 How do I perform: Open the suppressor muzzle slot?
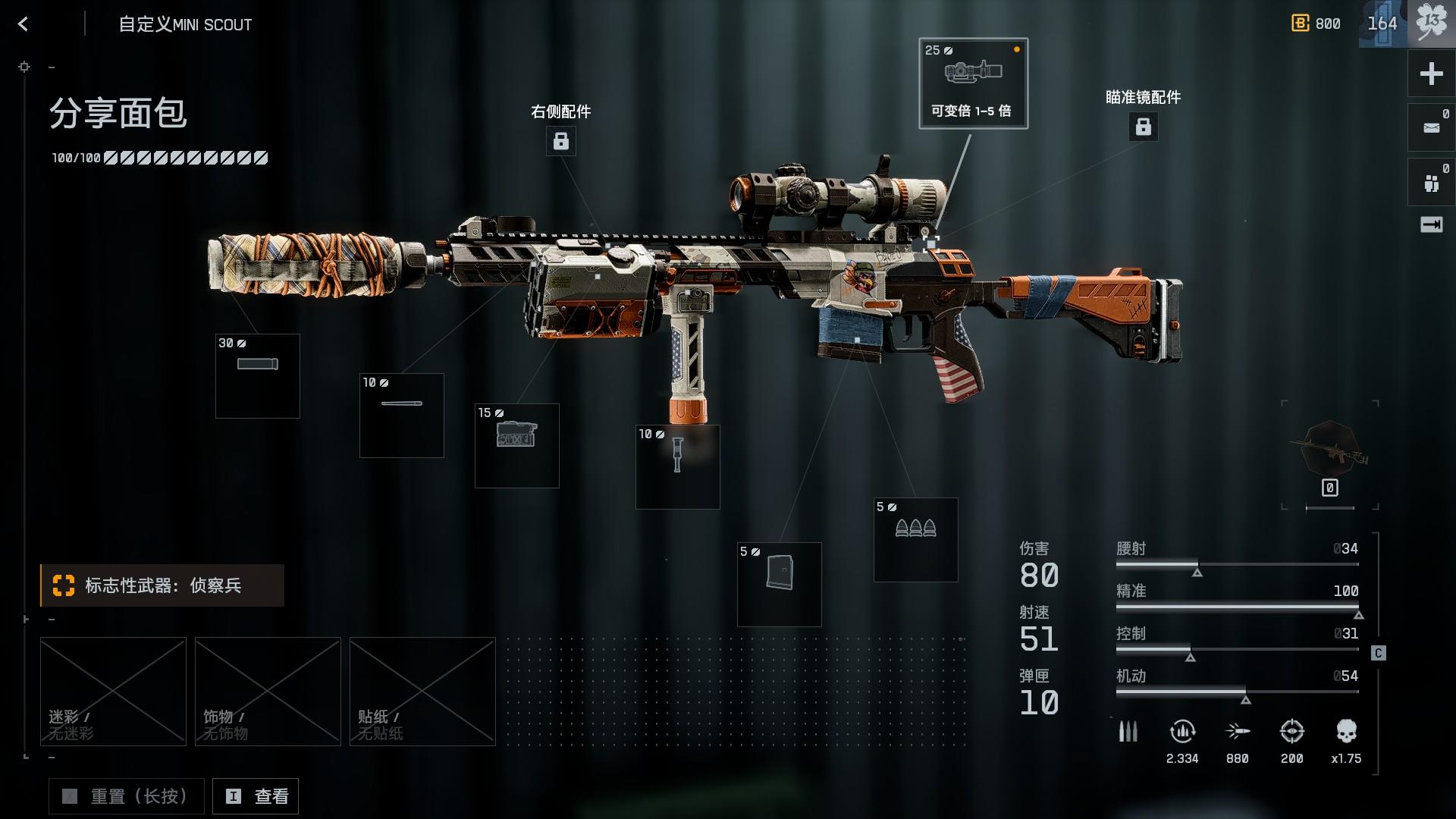pos(258,376)
